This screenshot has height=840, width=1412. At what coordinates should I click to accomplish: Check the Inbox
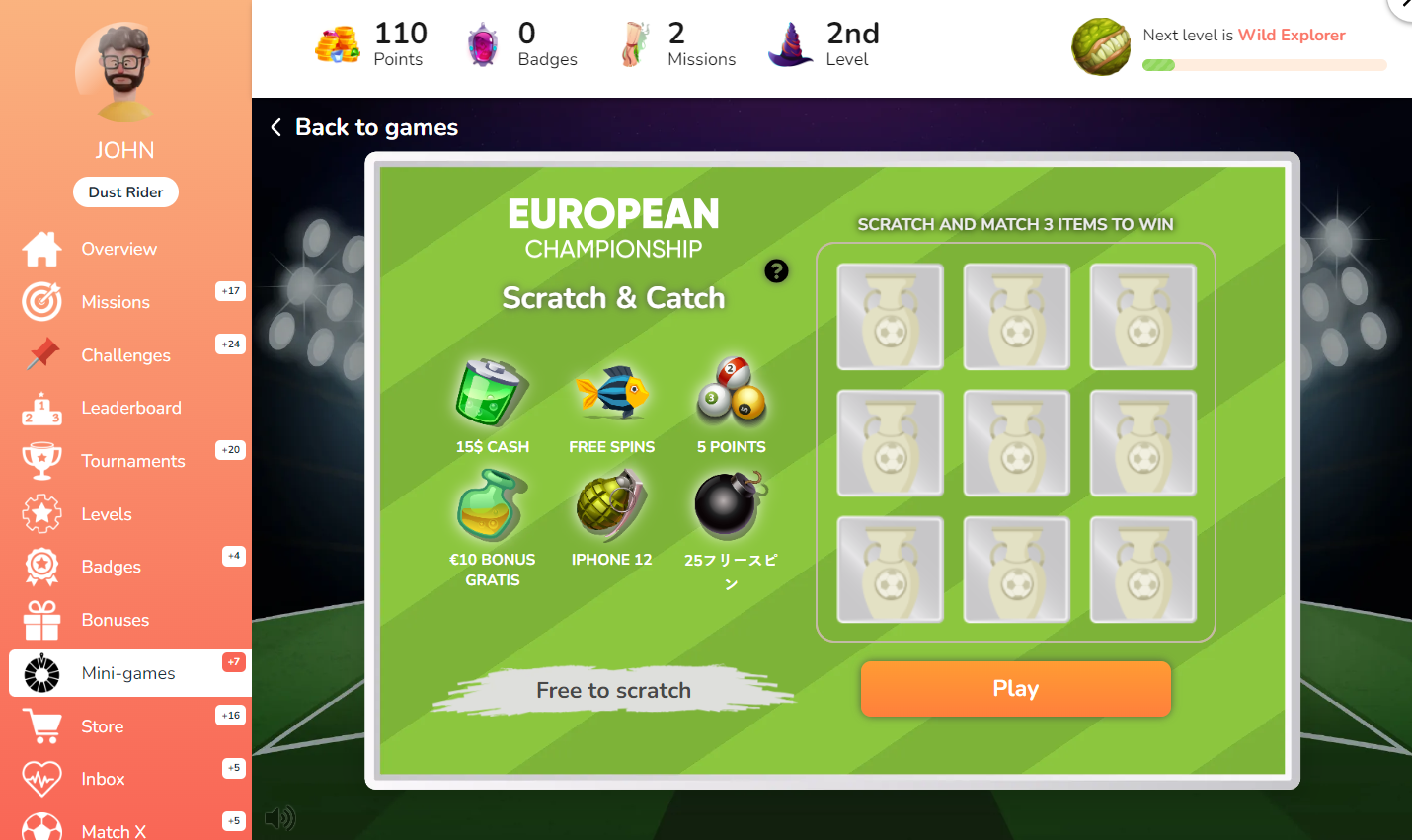[x=103, y=779]
